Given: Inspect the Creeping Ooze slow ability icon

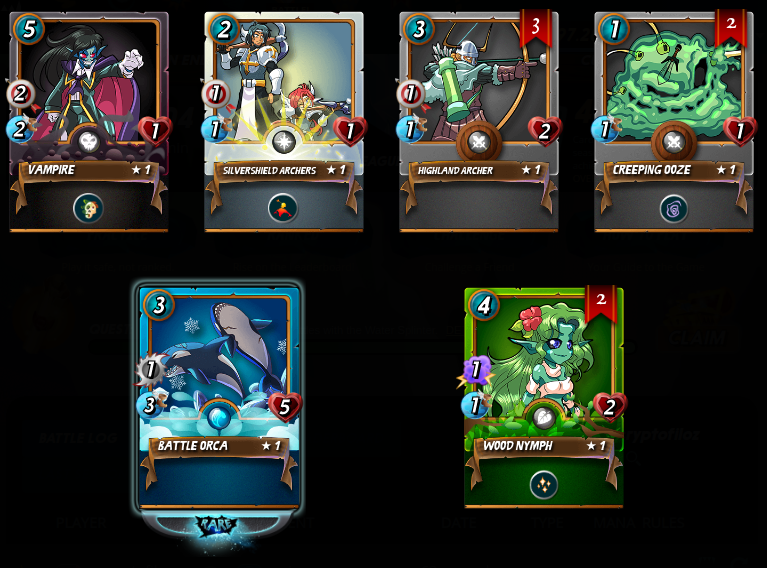Looking at the screenshot, I should (x=673, y=207).
